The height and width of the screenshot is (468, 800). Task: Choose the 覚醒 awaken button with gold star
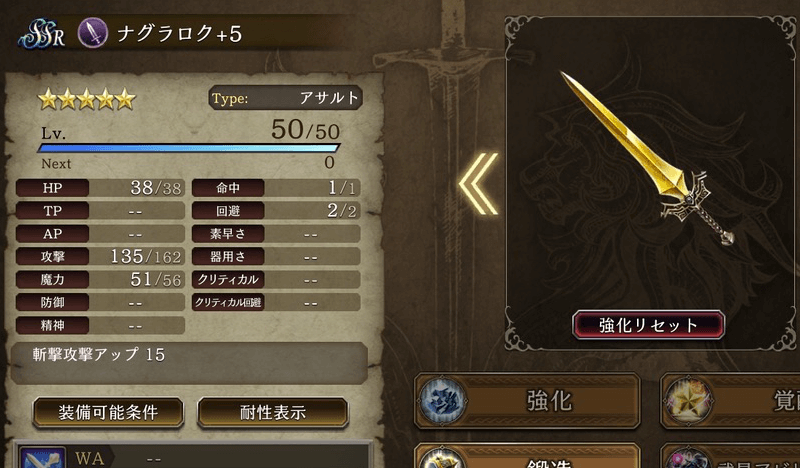[731, 401]
